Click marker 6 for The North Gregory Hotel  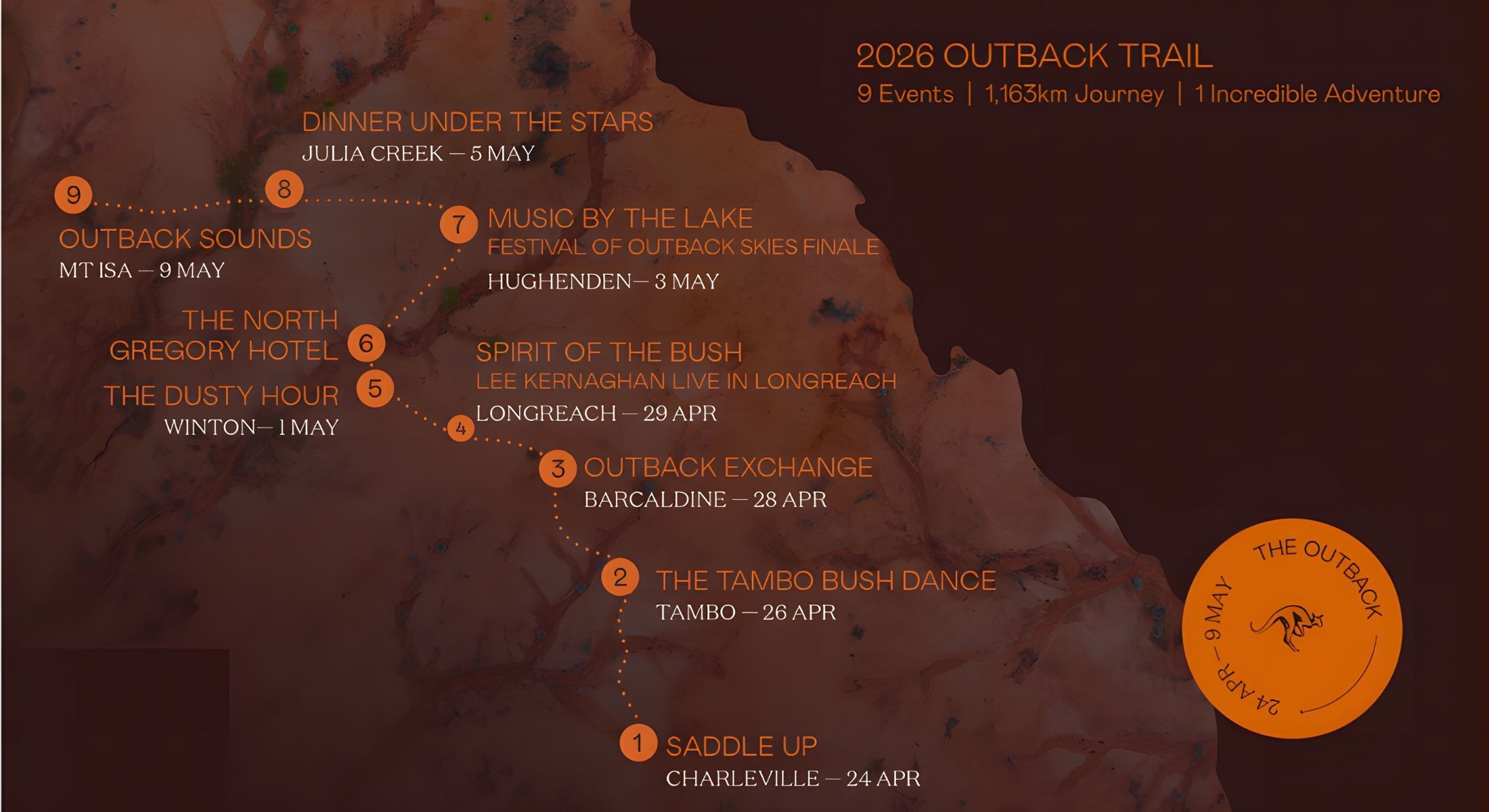coord(366,343)
